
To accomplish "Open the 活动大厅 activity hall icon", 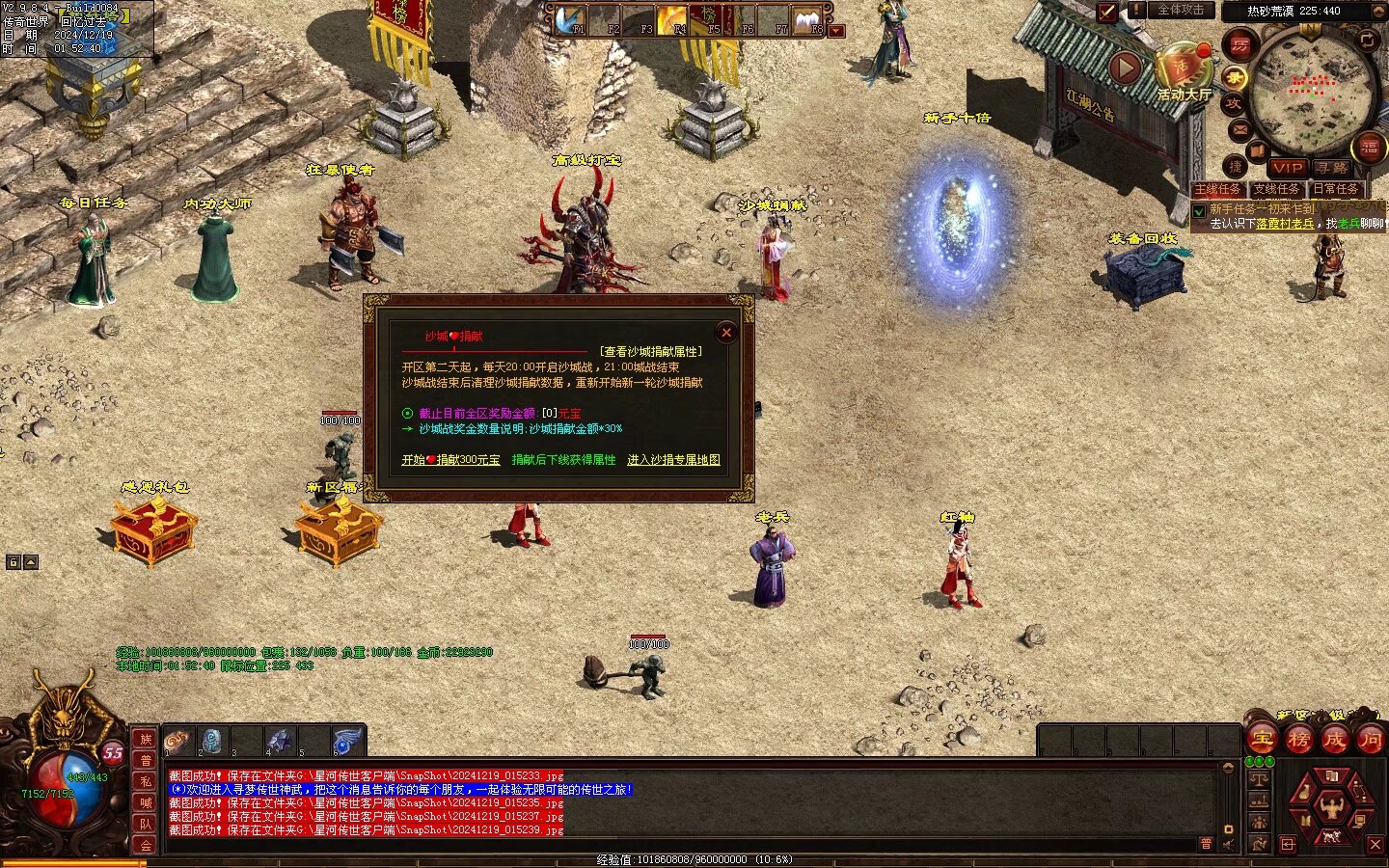I will point(1184,71).
